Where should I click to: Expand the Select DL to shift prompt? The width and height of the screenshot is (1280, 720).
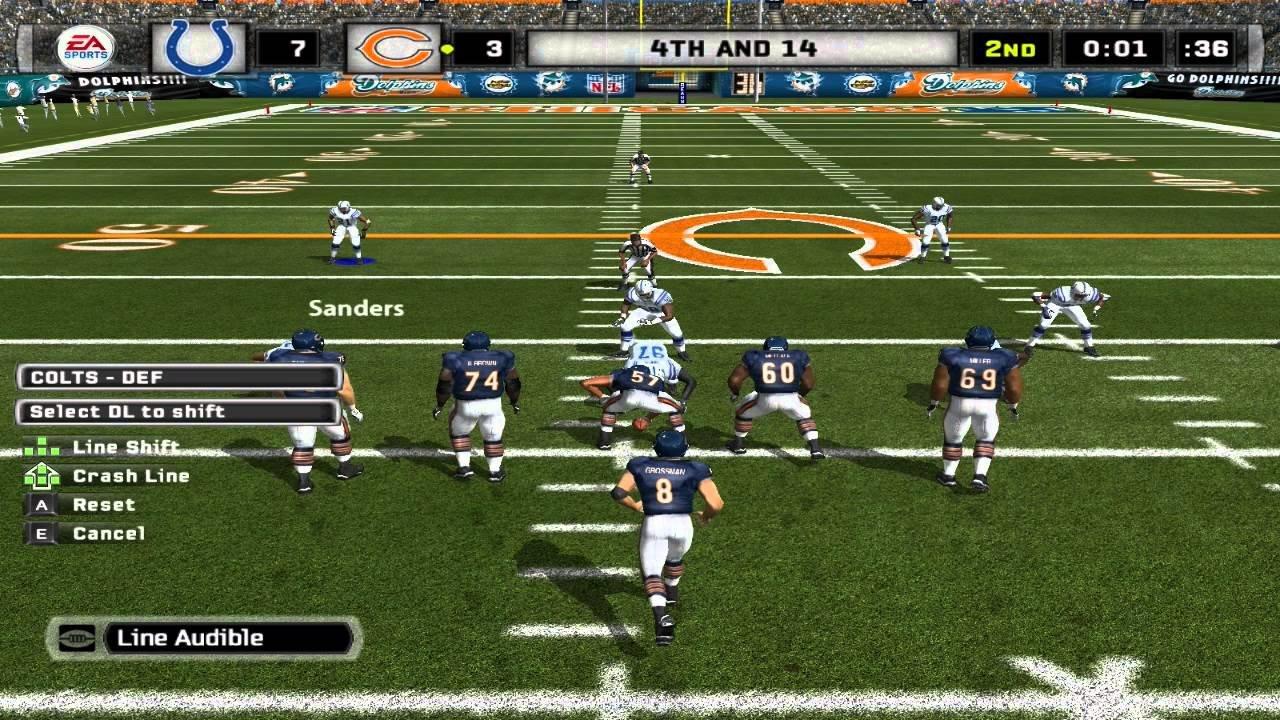pyautogui.click(x=180, y=411)
